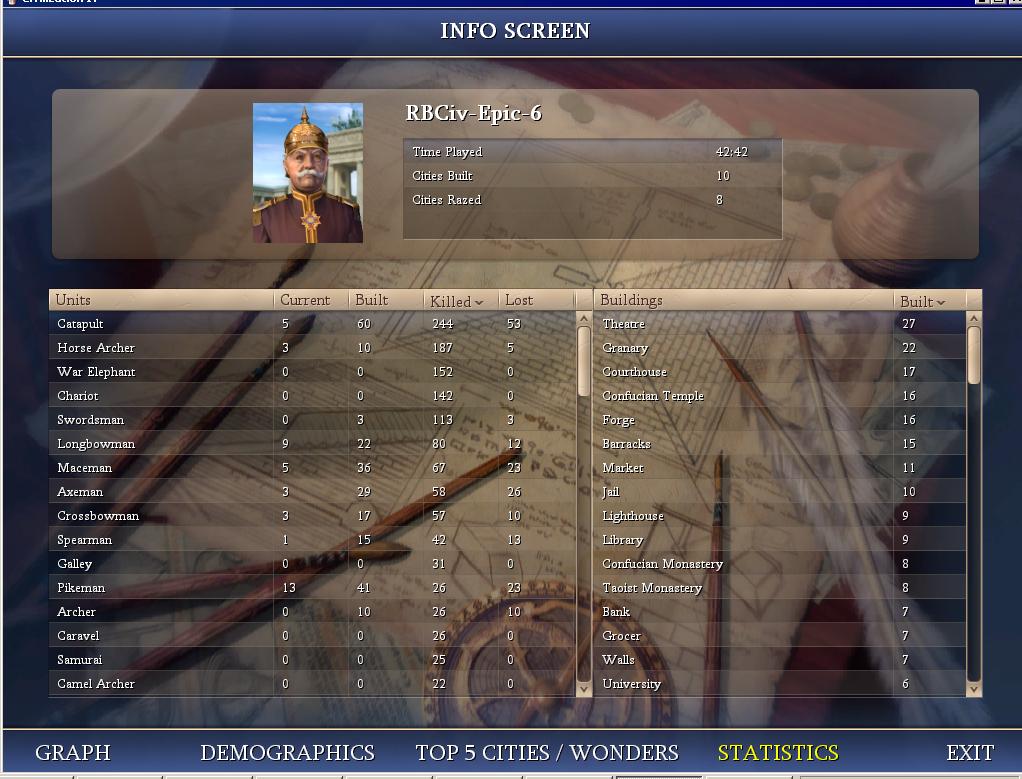Click the Buildings name column header

point(740,300)
